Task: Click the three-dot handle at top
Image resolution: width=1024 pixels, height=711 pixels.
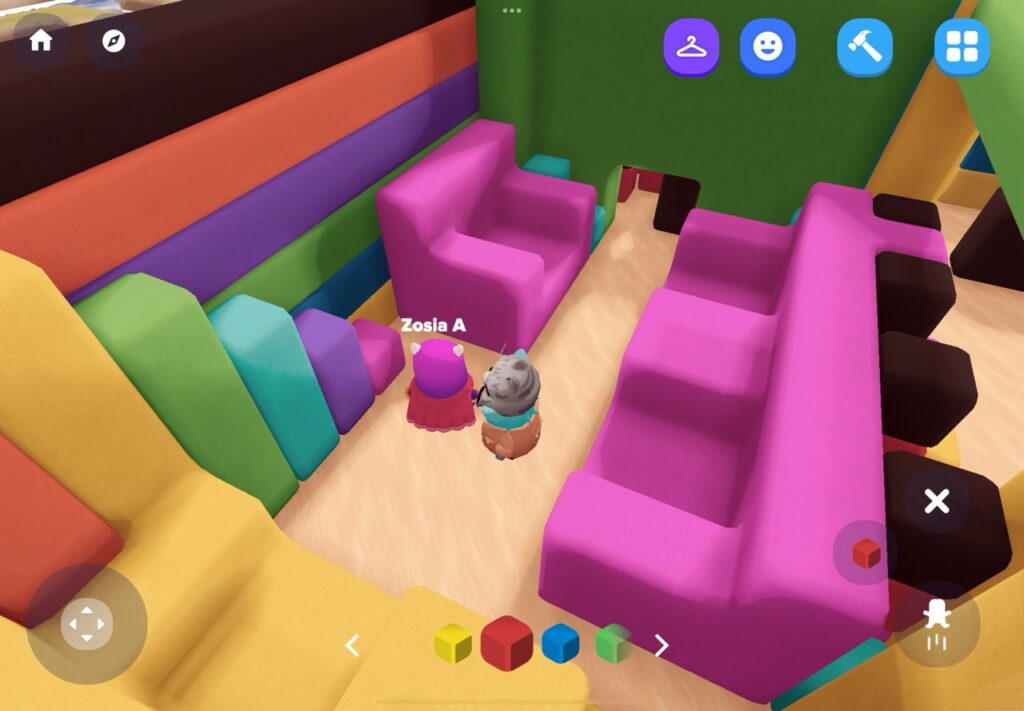Action: [512, 10]
